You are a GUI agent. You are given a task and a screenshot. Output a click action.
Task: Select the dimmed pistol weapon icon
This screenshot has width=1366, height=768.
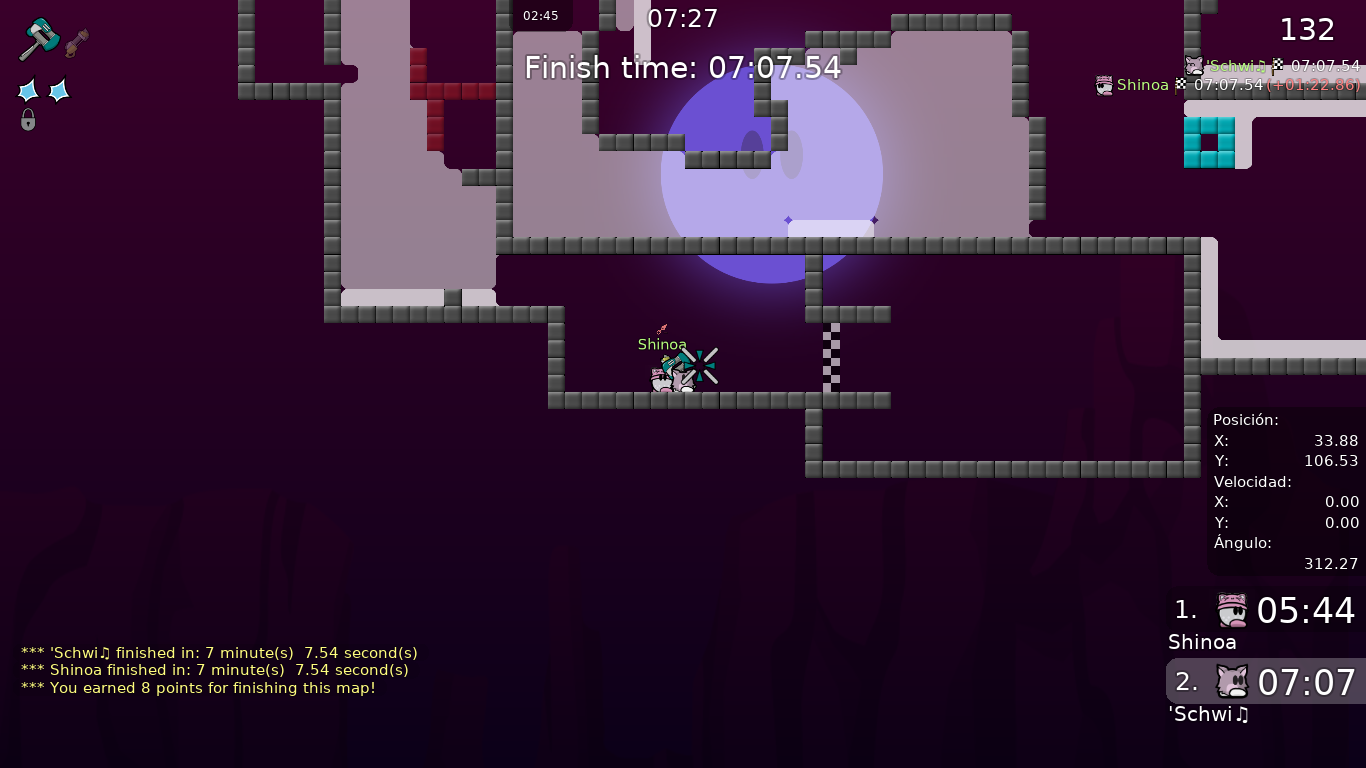(77, 43)
